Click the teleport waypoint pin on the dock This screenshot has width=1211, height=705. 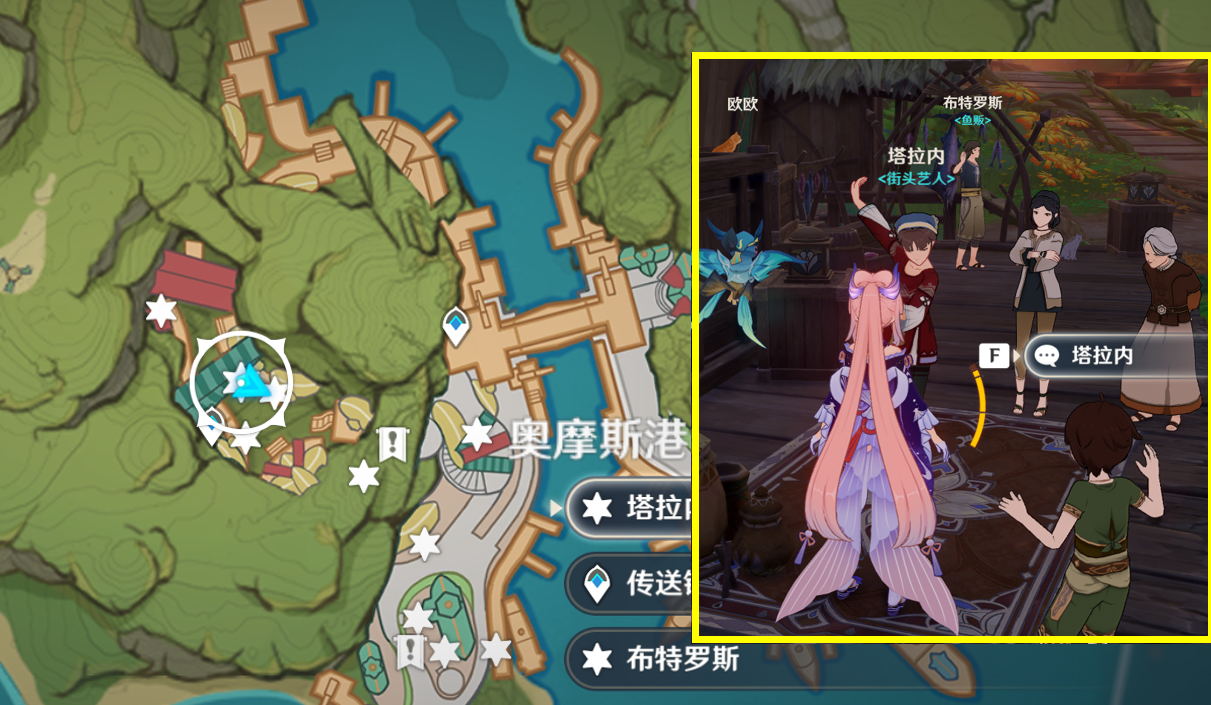click(456, 325)
